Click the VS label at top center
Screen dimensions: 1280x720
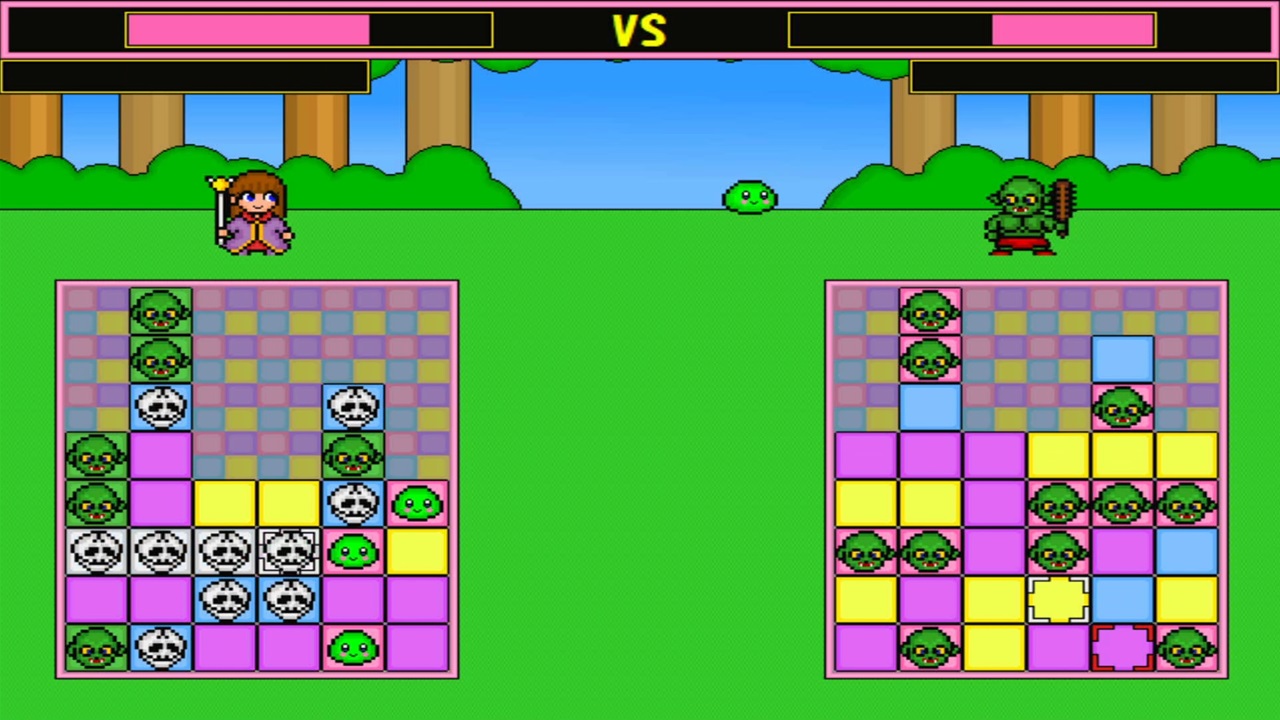pyautogui.click(x=640, y=30)
